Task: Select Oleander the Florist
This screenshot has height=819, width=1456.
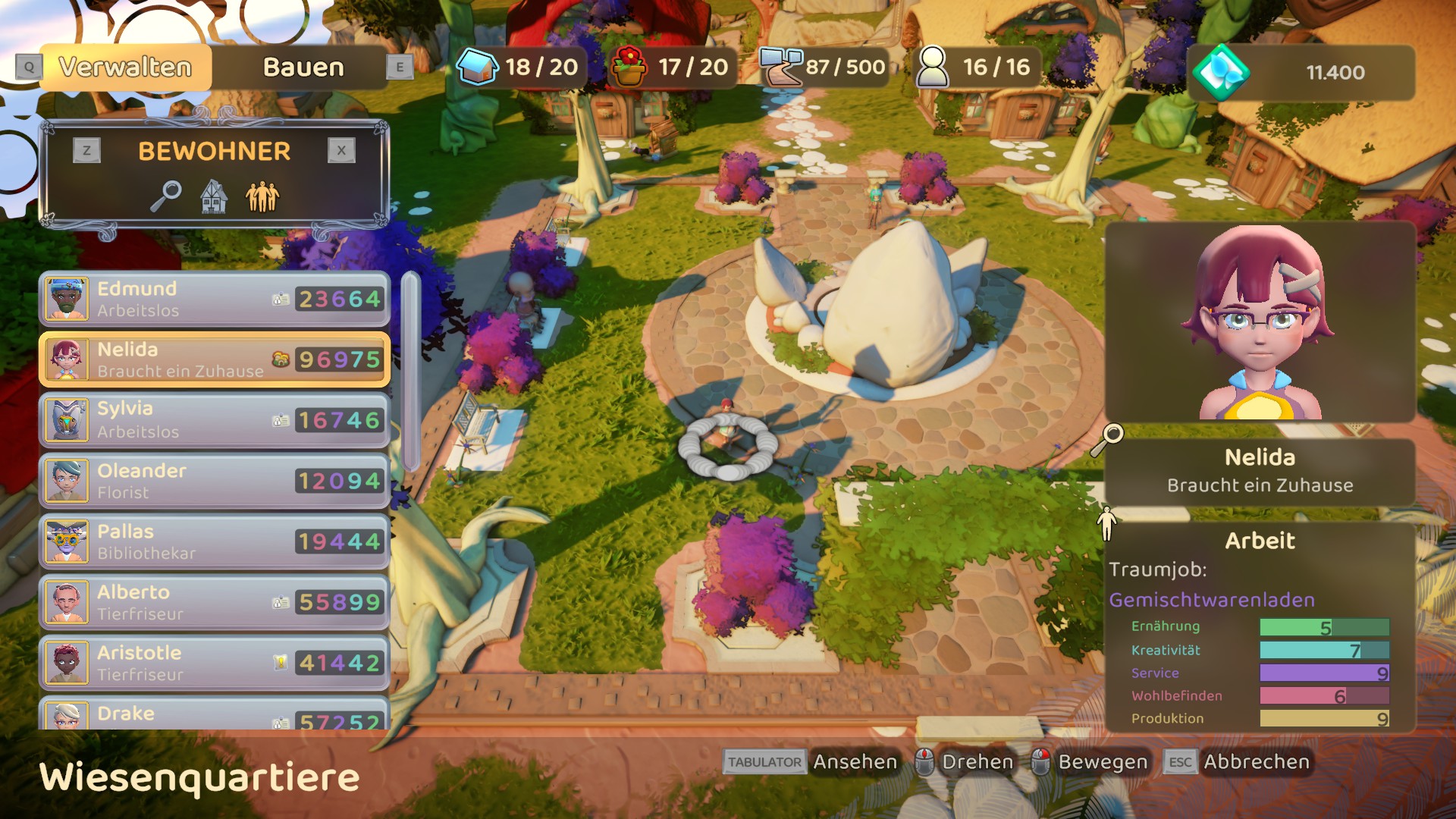Action: (214, 481)
